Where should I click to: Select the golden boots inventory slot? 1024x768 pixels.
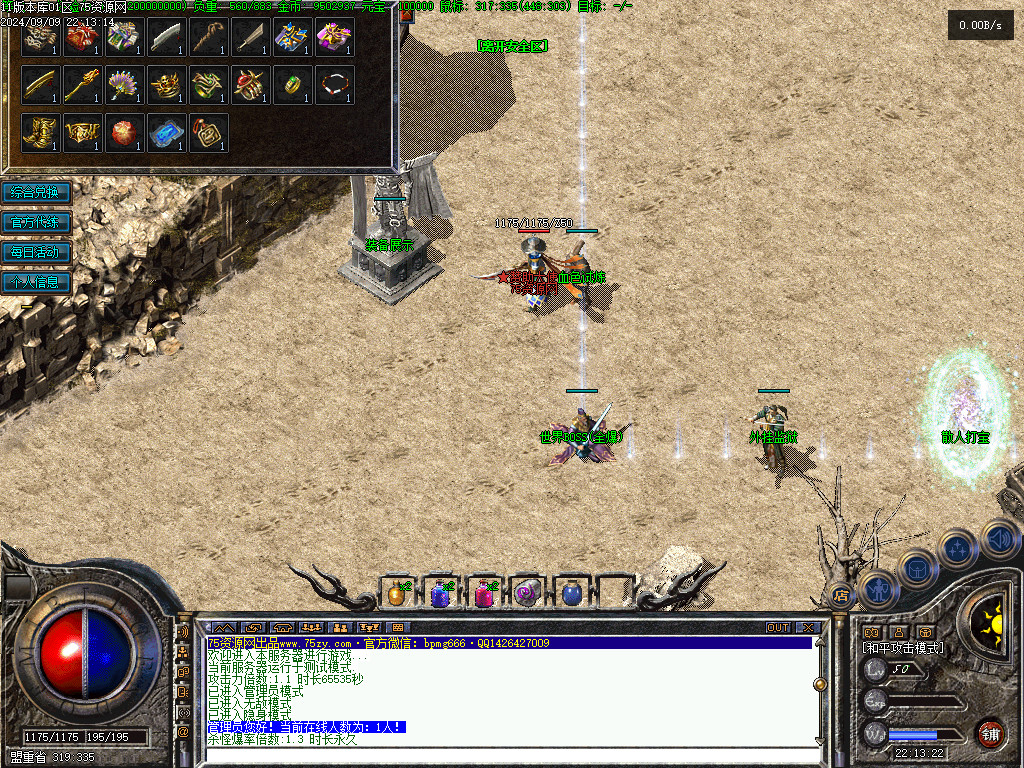pyautogui.click(x=41, y=133)
